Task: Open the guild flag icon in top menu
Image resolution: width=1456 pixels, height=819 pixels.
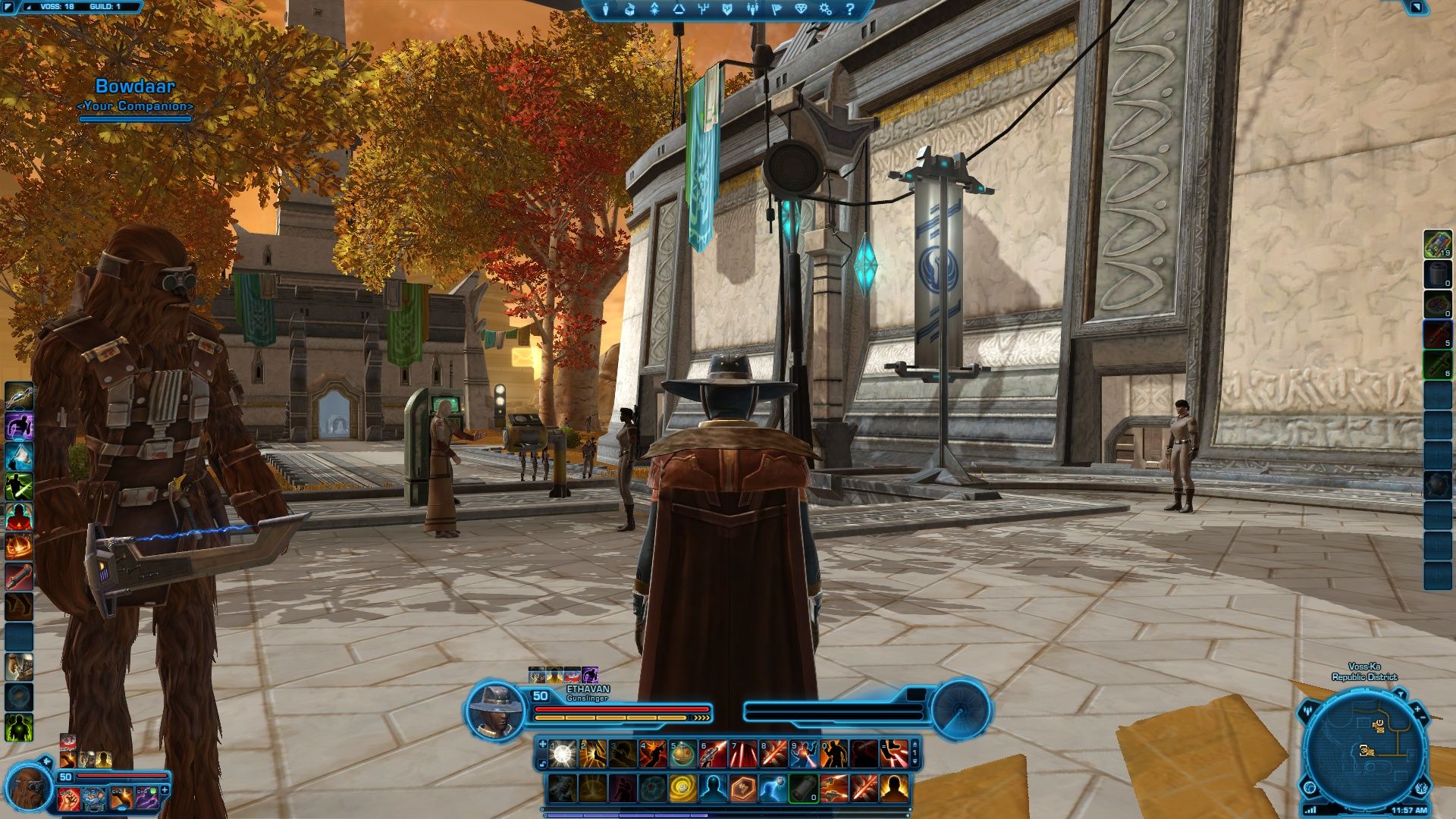Action: coord(777,9)
